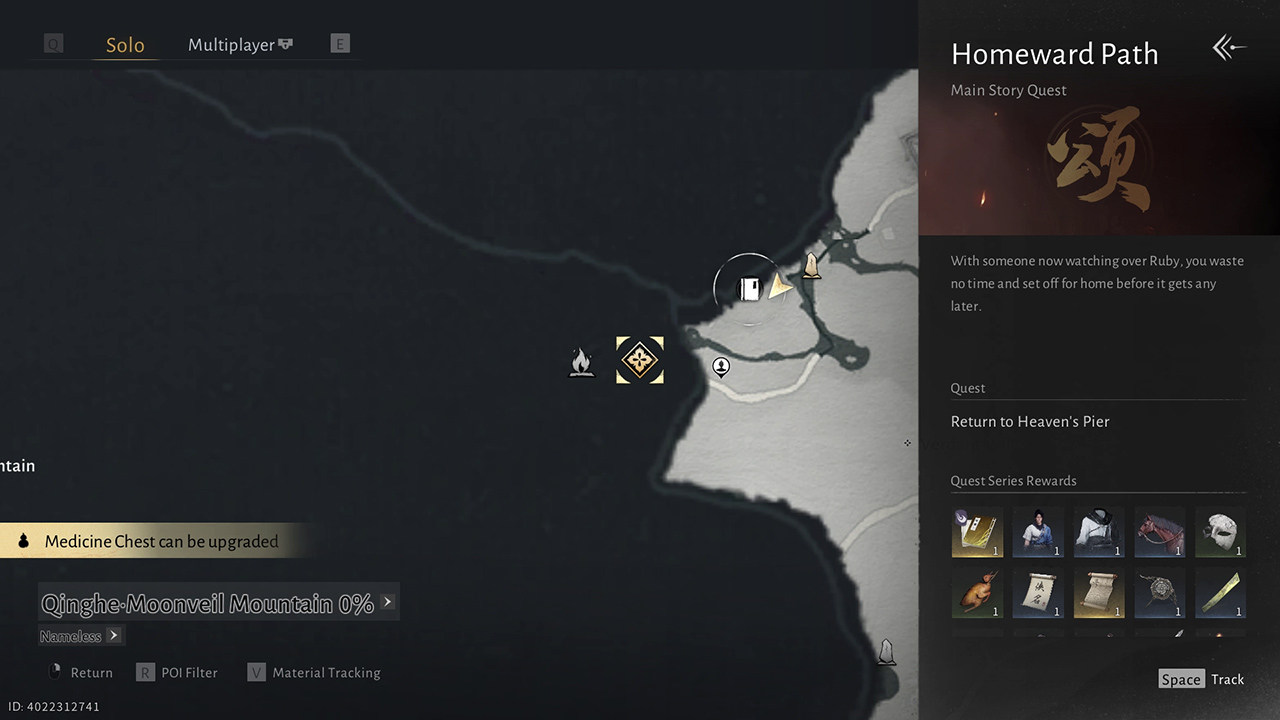The image size is (1280, 720).
Task: Inspect the calligraphy scroll reward
Action: pos(1038,593)
